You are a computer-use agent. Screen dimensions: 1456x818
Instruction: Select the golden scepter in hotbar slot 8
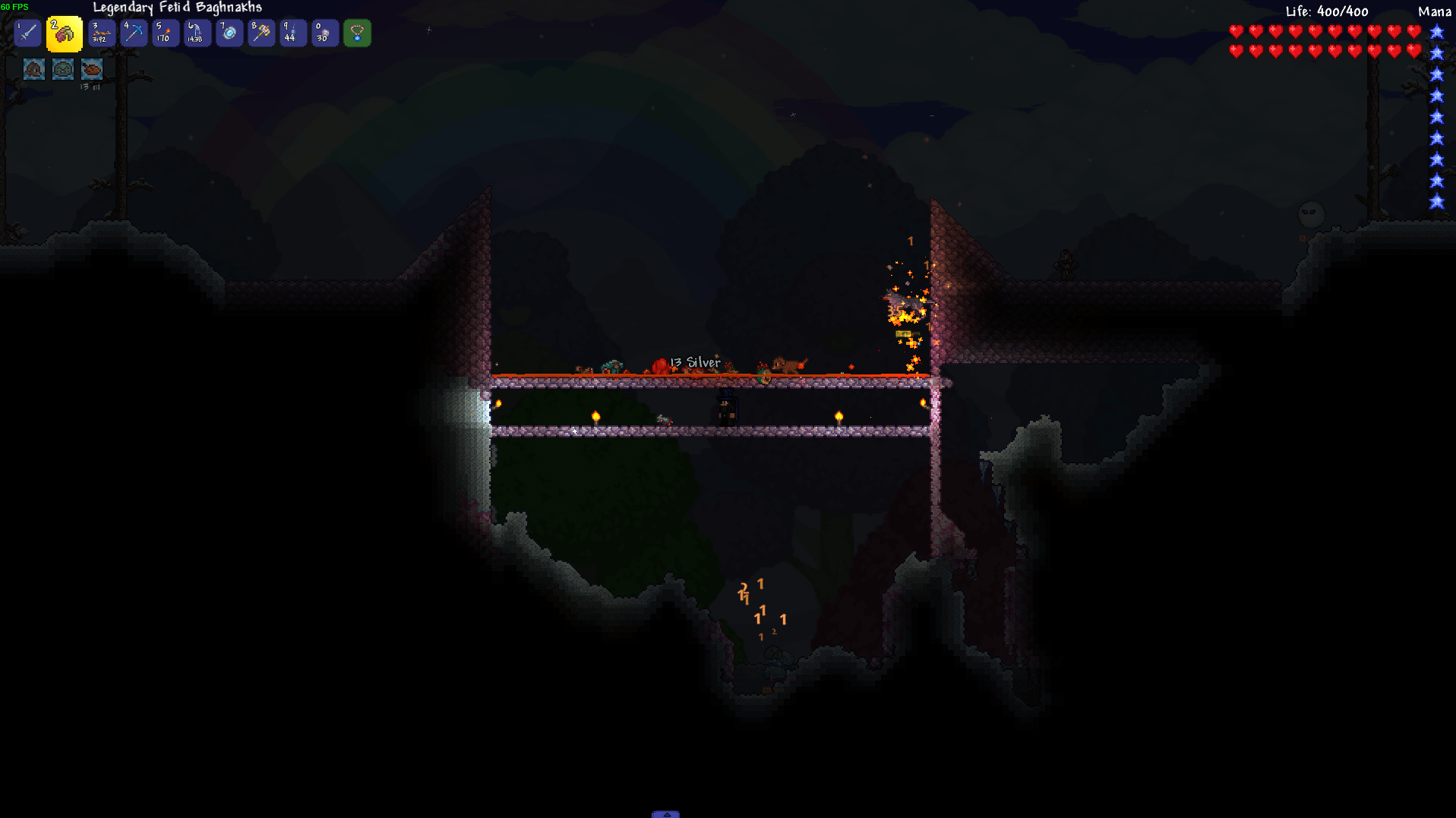click(261, 33)
